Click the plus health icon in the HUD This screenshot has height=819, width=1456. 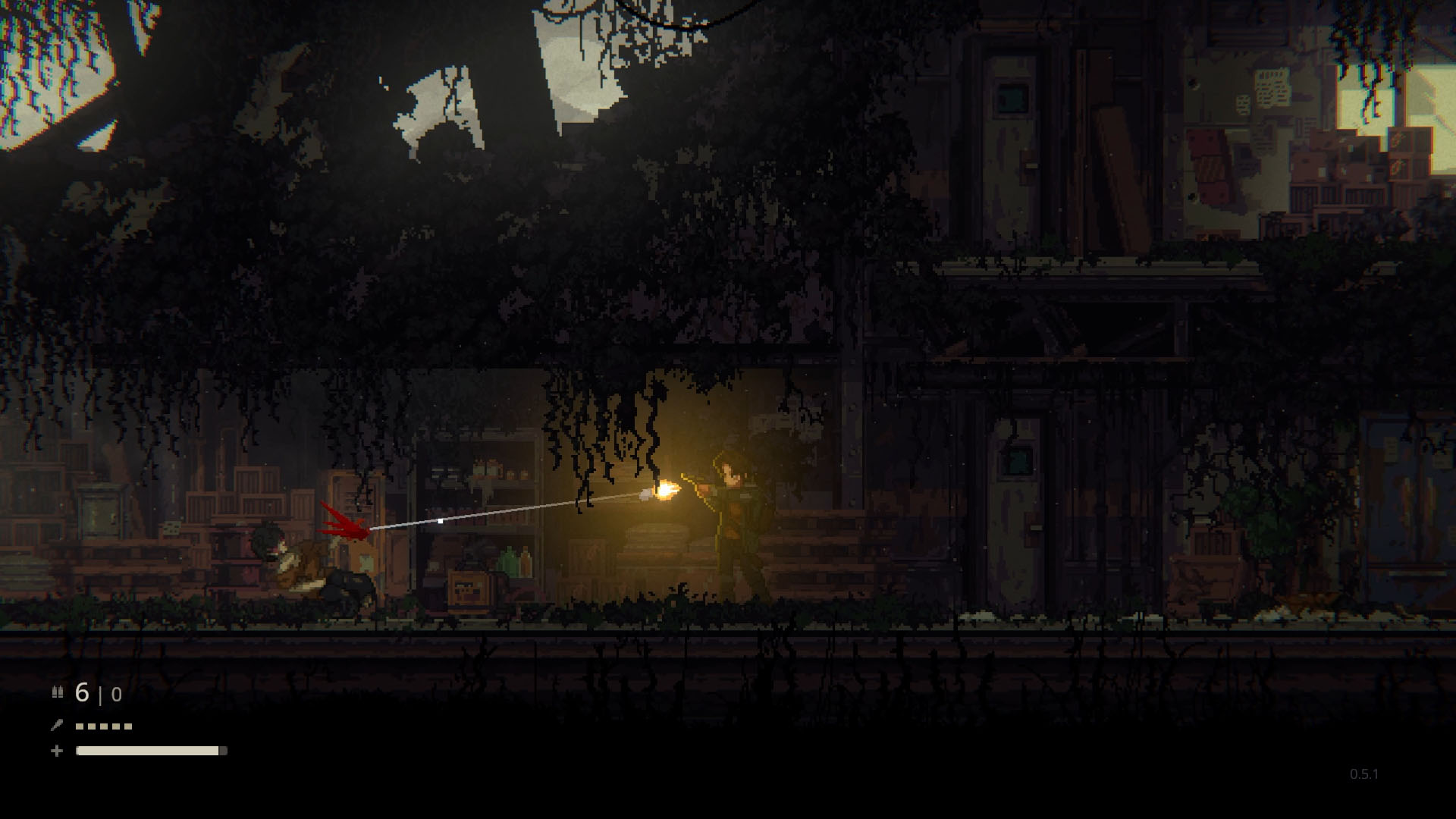click(x=56, y=751)
